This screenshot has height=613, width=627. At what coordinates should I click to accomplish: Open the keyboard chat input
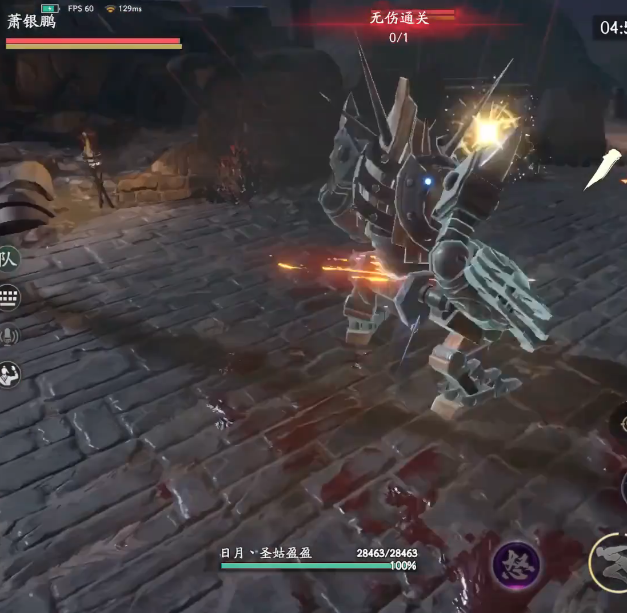[x=9, y=298]
